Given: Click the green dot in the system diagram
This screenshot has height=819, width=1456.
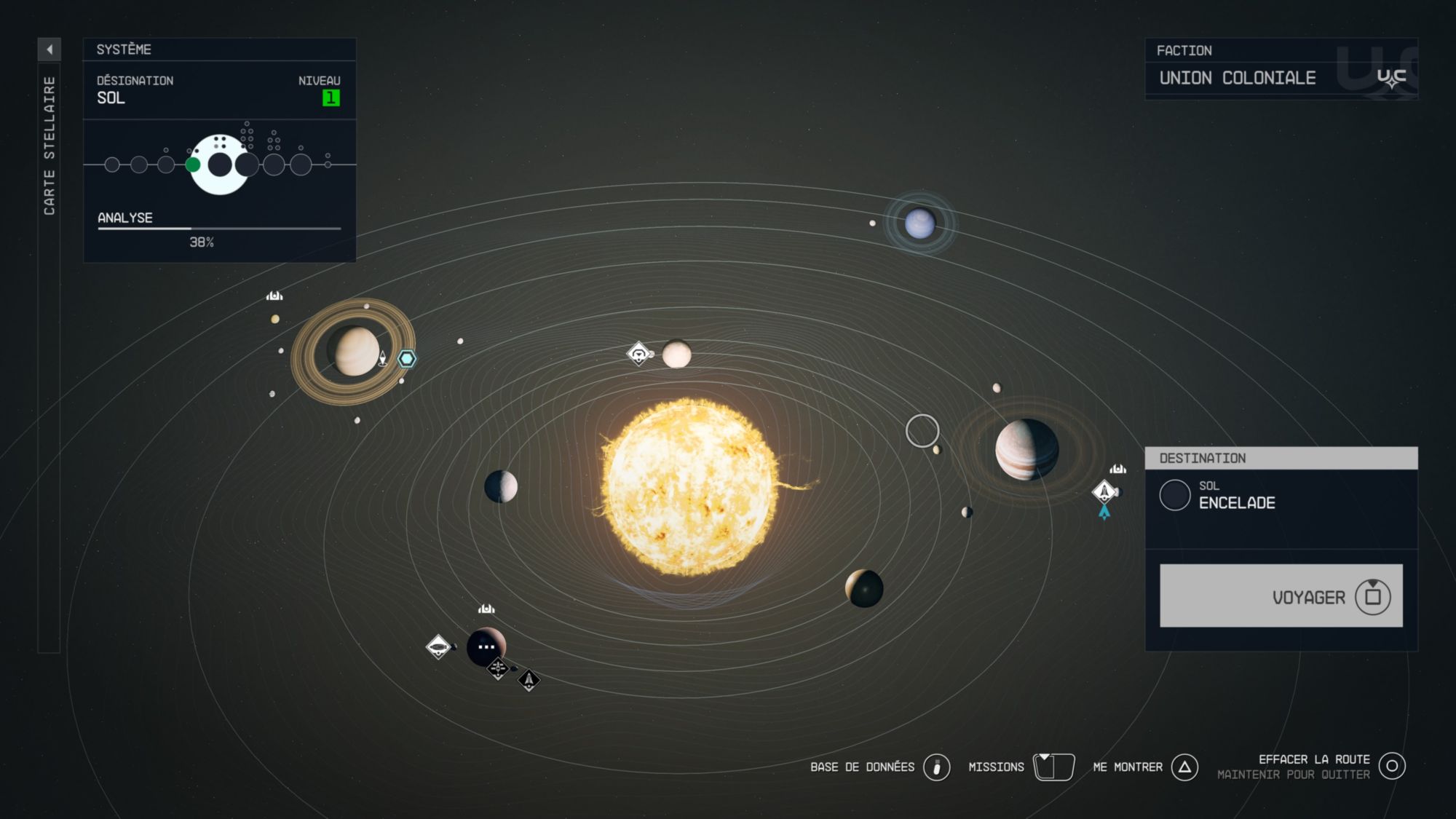Looking at the screenshot, I should pyautogui.click(x=193, y=165).
